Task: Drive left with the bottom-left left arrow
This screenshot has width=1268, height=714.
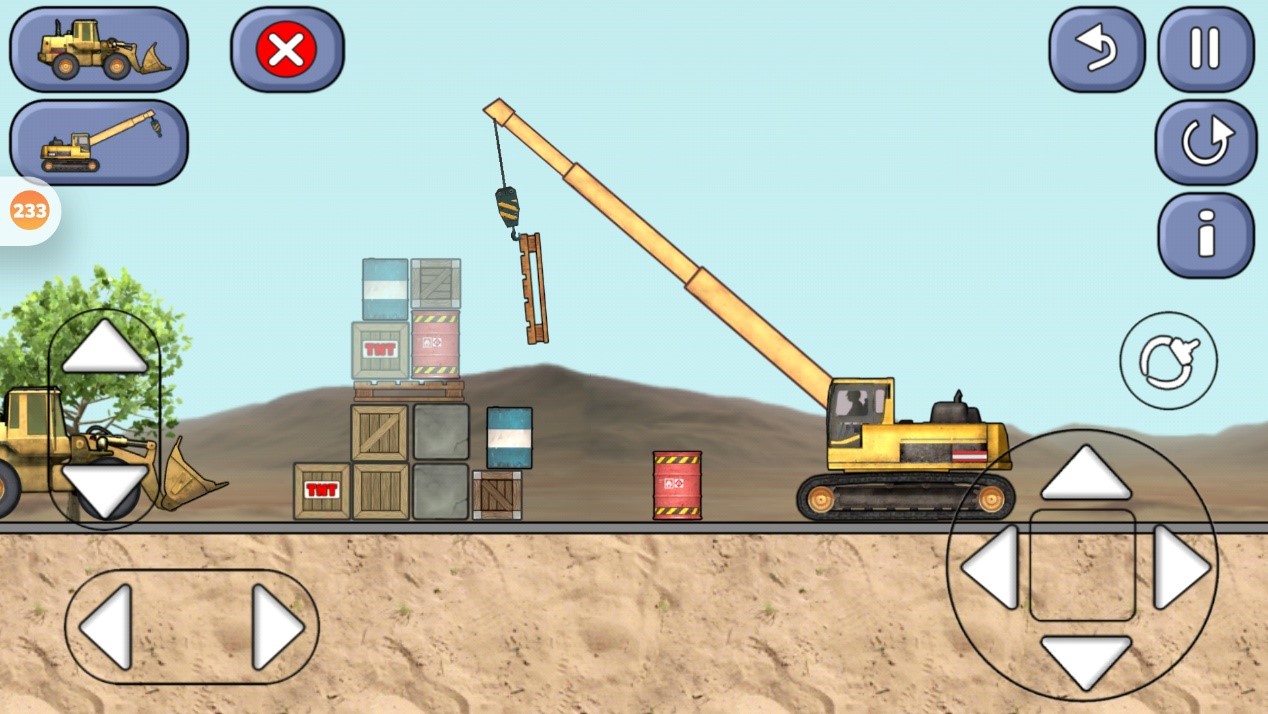Action: [107, 627]
